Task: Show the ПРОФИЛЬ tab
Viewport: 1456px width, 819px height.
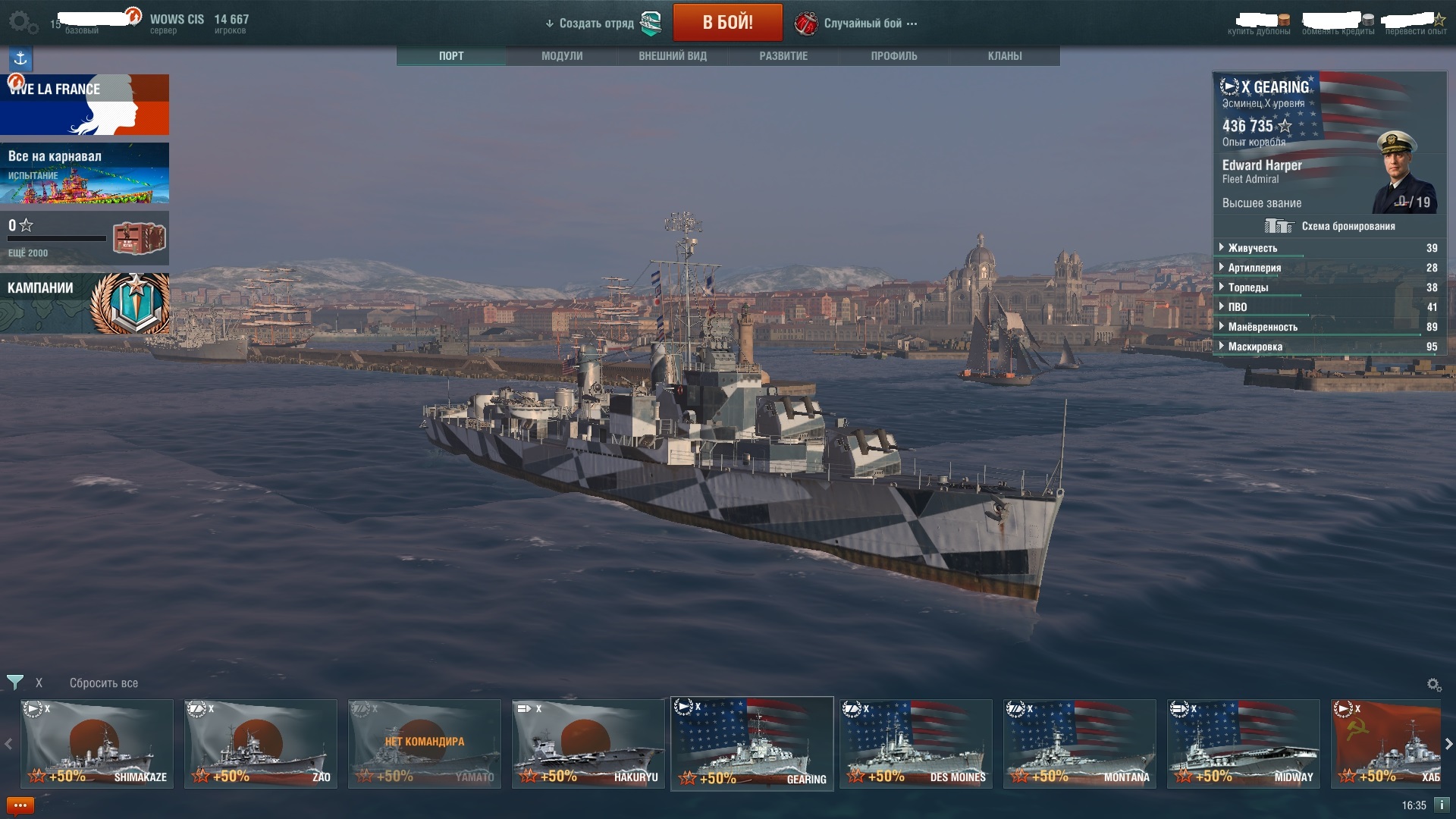Action: [x=894, y=56]
